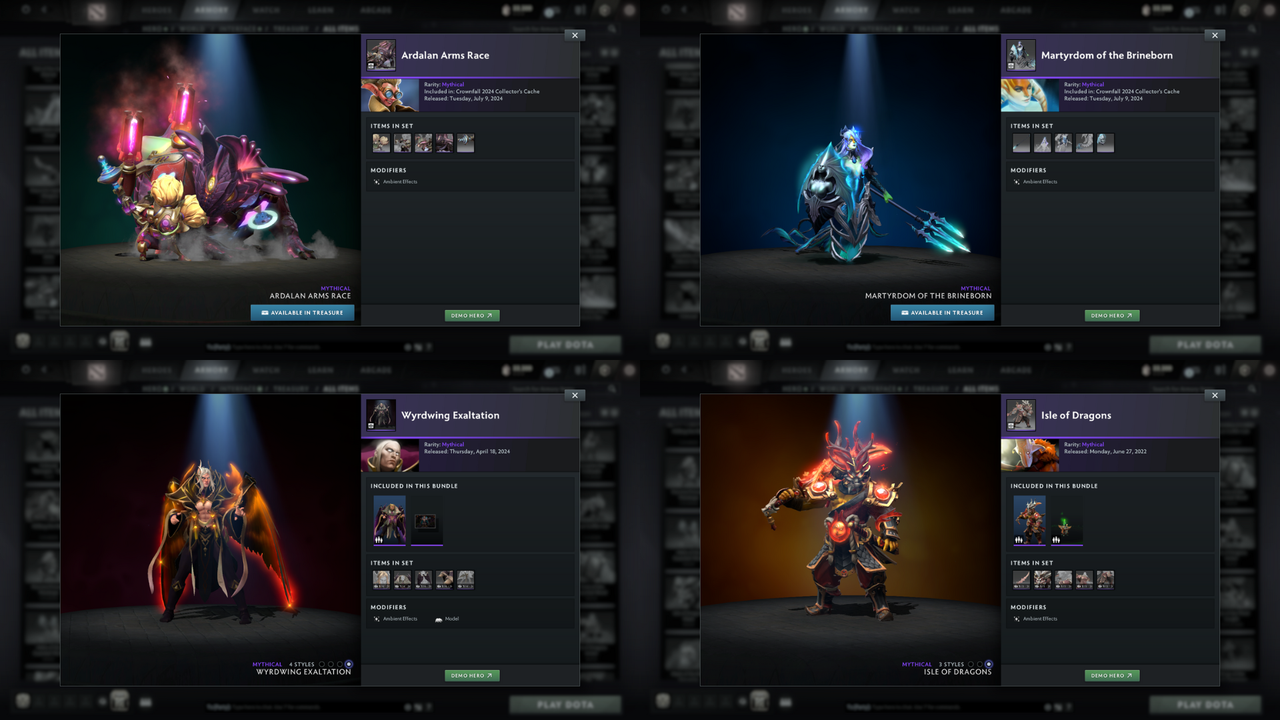
Task: Click the last item icon in Ardalan Arms Race set
Action: (465, 143)
